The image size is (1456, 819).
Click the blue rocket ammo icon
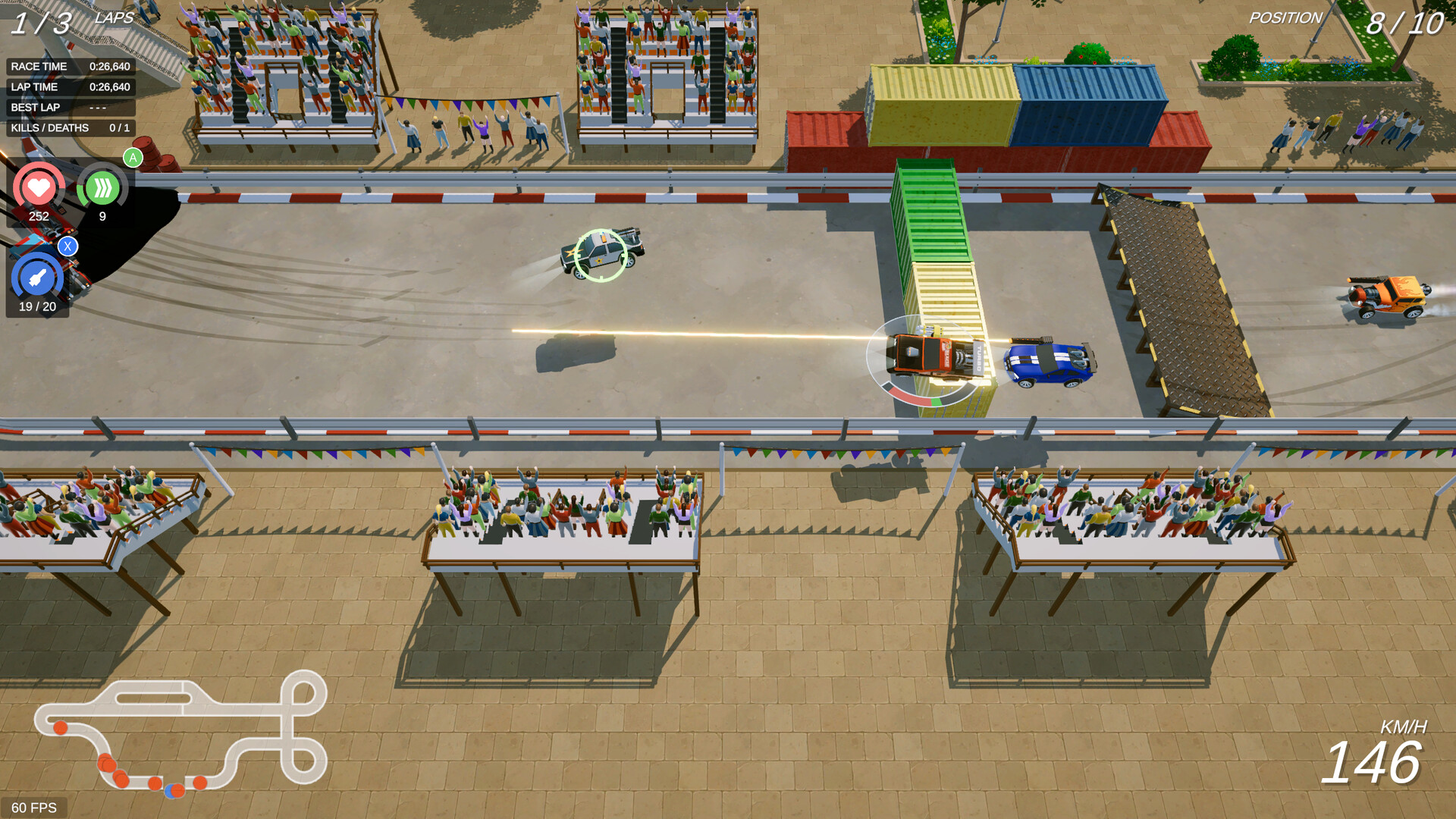tap(36, 275)
